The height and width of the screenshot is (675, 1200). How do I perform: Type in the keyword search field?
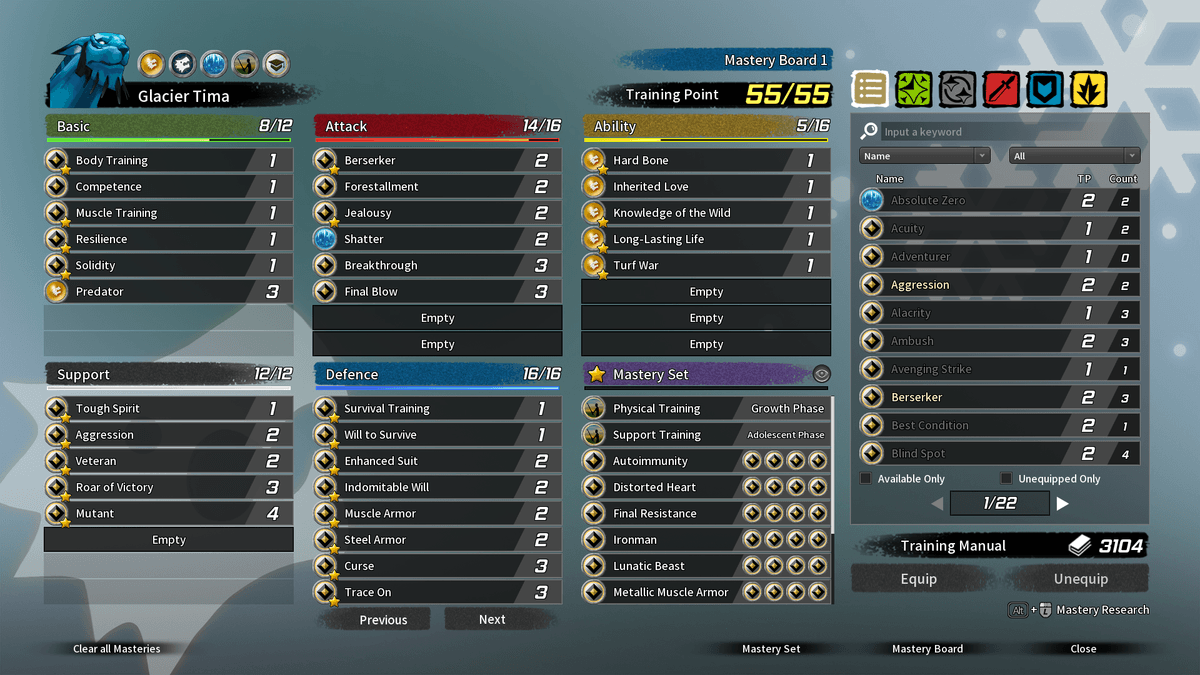click(1000, 132)
